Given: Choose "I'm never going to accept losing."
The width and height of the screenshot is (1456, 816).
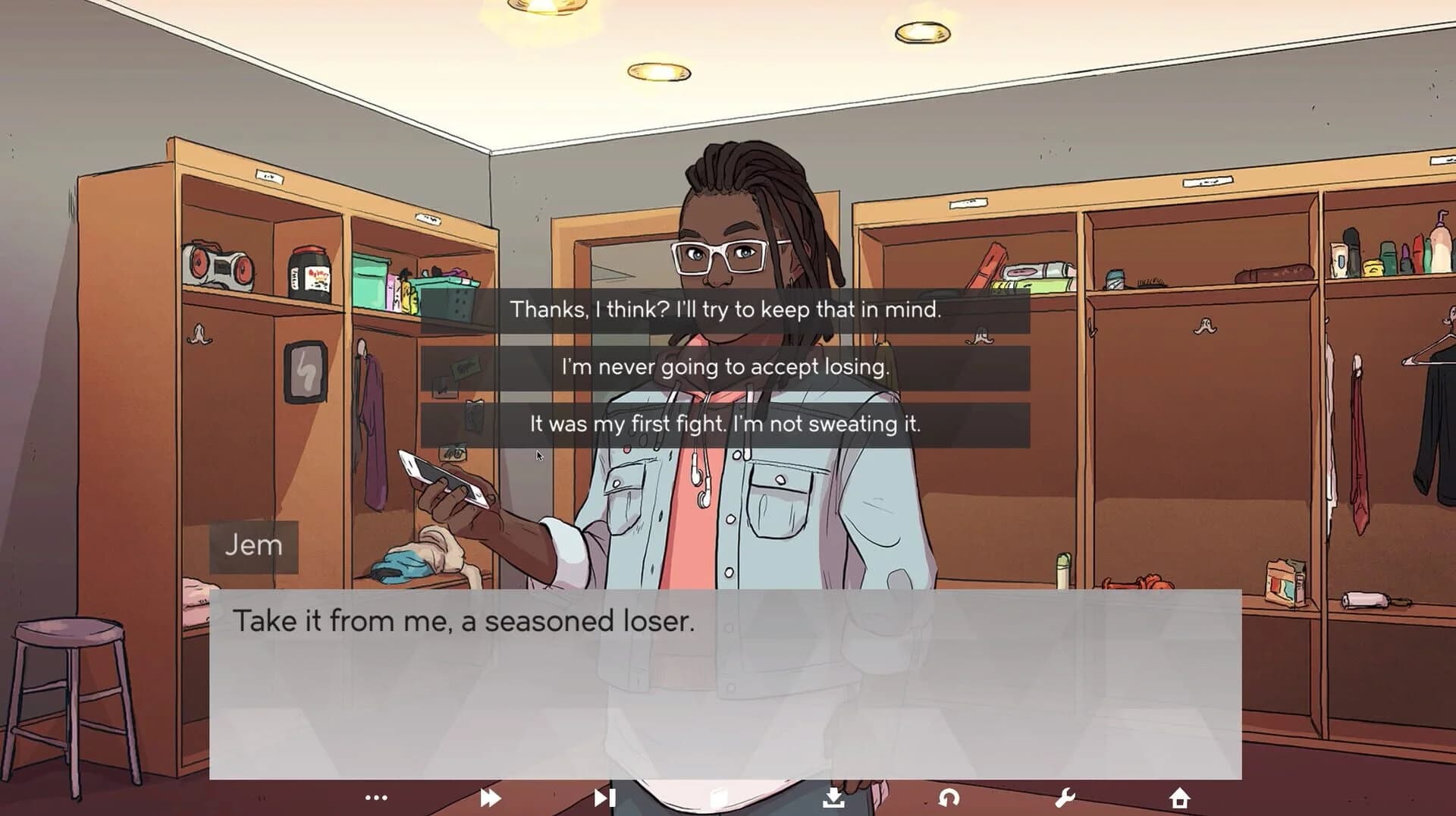Looking at the screenshot, I should pyautogui.click(x=726, y=368).
